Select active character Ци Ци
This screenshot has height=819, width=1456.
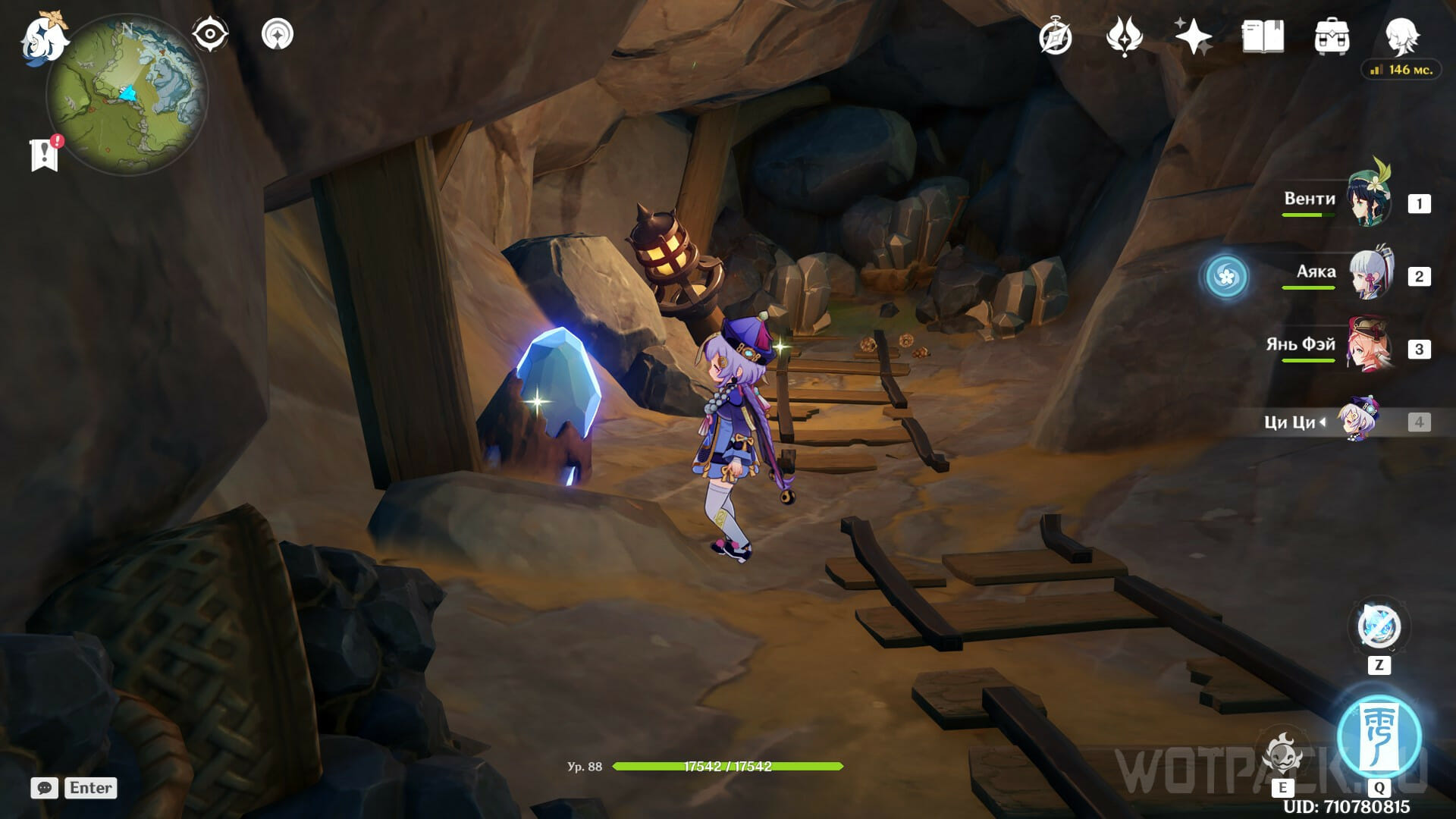pos(1357,421)
